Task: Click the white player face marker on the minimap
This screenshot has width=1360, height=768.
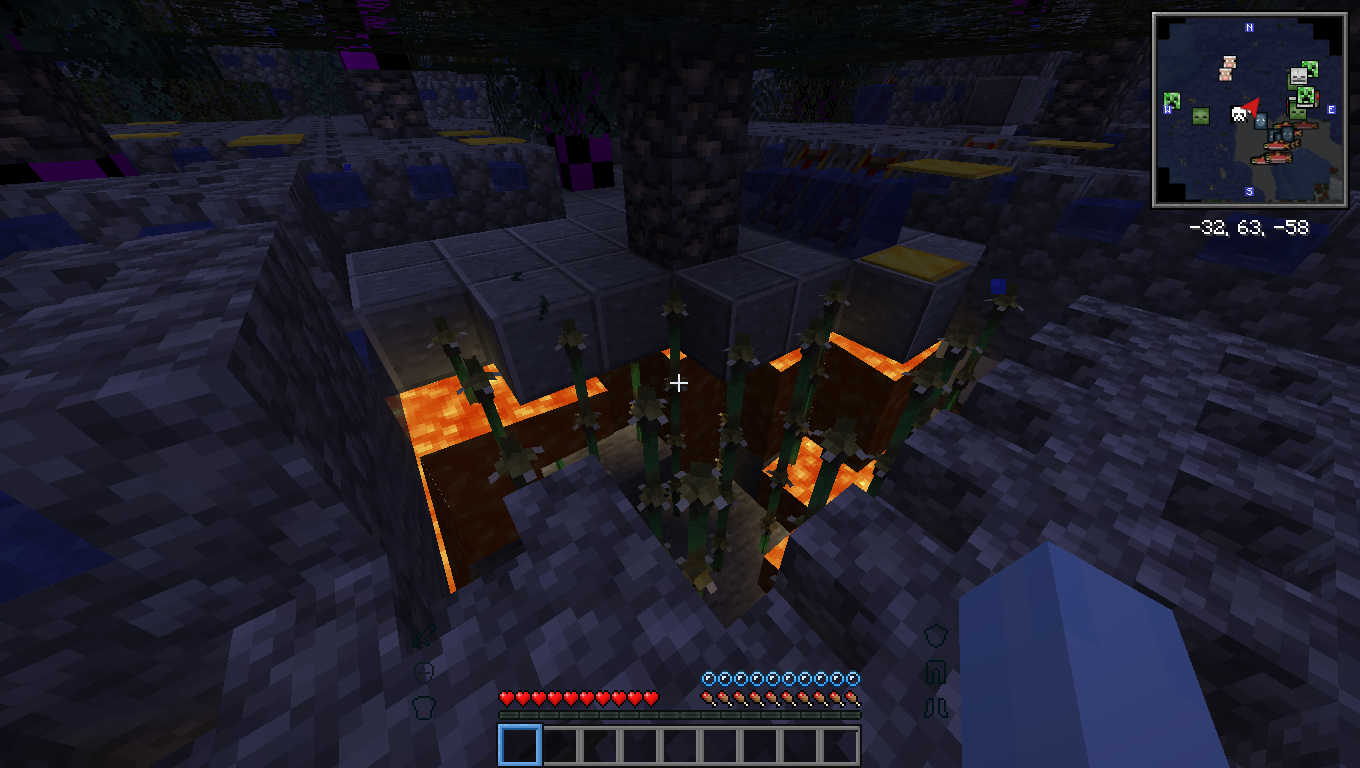Action: 1238,114
